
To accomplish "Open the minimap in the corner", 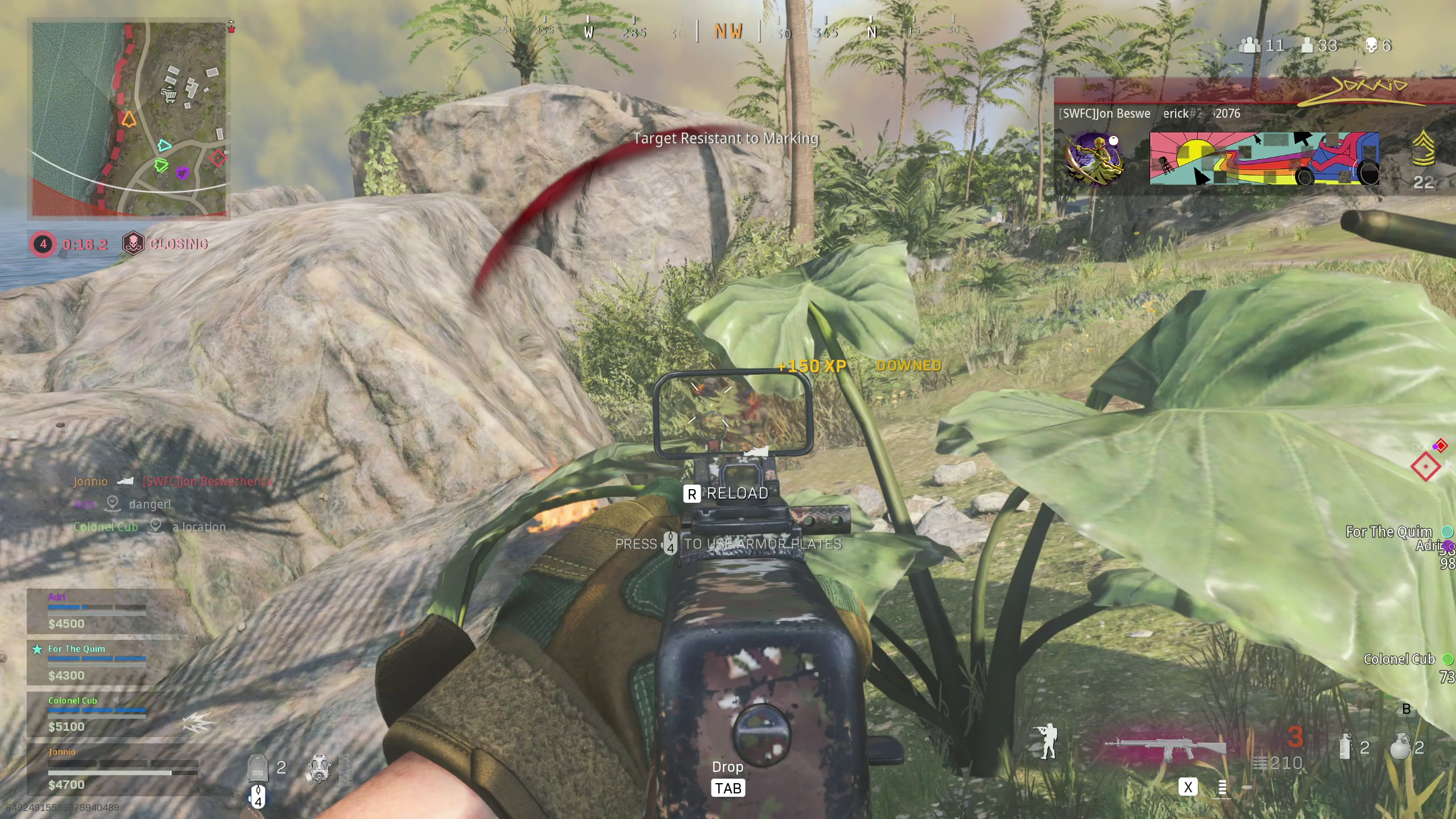I will [x=129, y=119].
